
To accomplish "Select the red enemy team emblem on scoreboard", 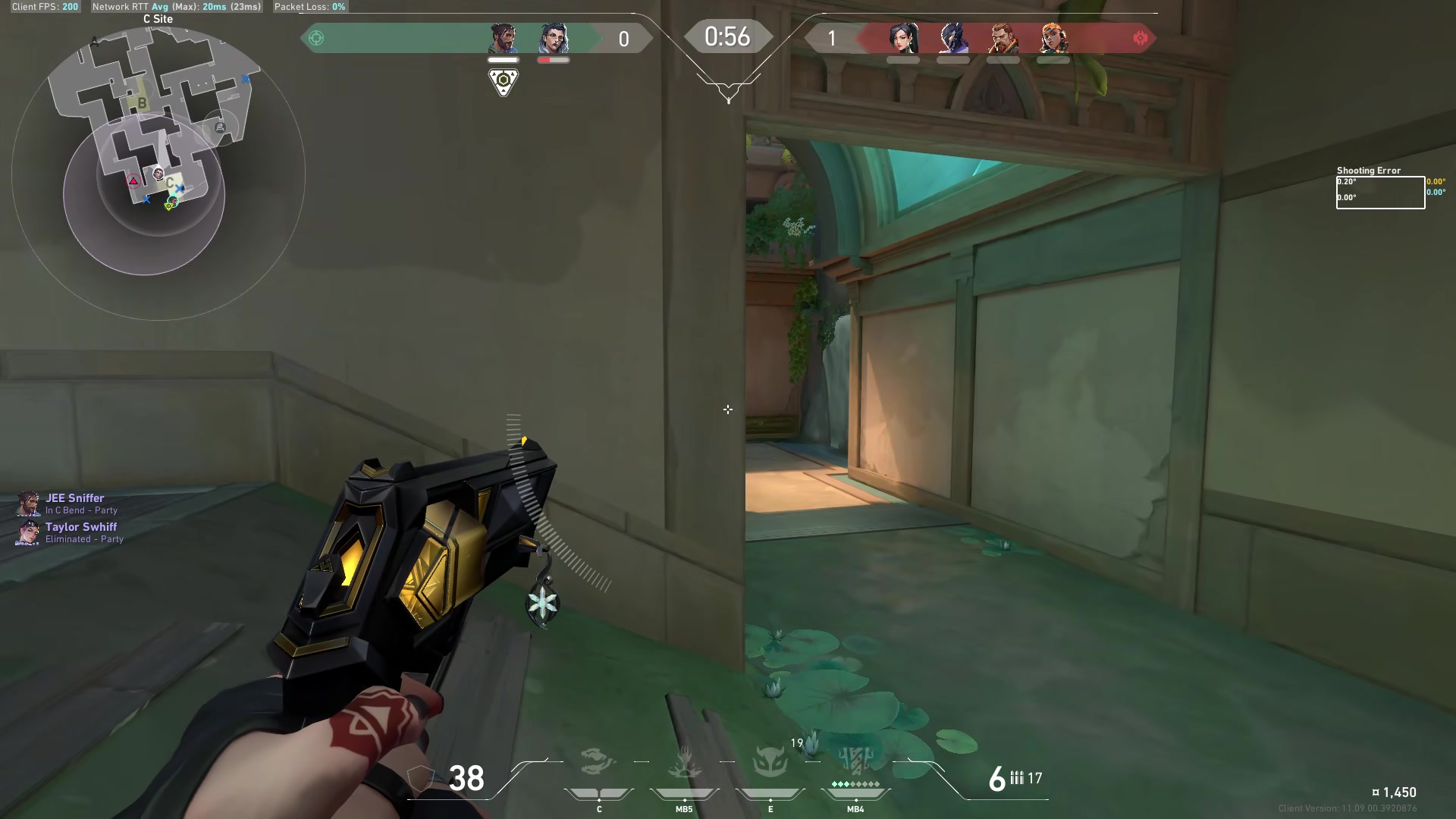I will point(1141,37).
